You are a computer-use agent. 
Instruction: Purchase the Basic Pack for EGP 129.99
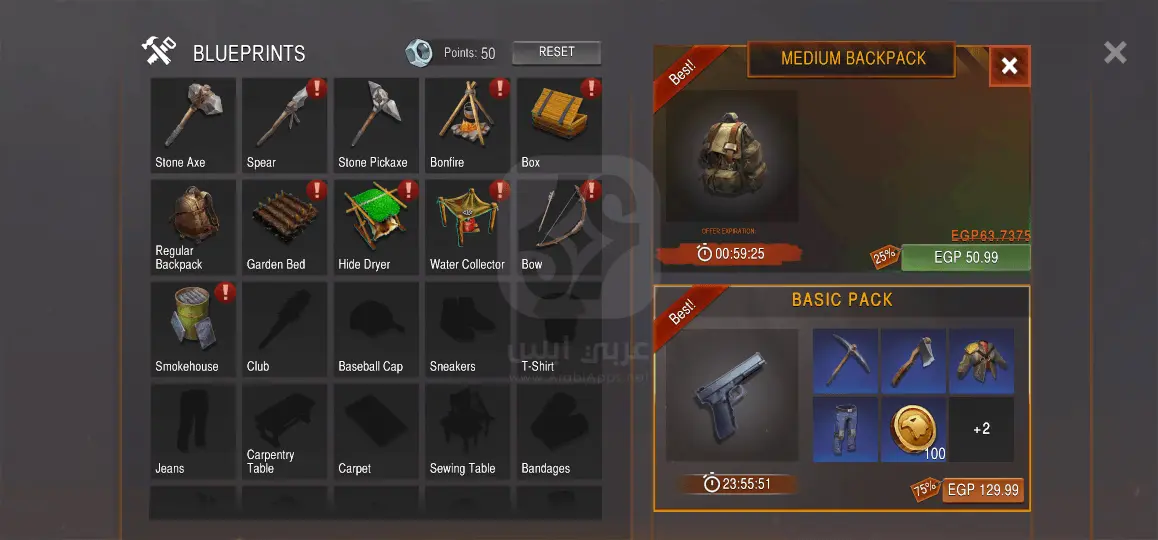[x=982, y=490]
